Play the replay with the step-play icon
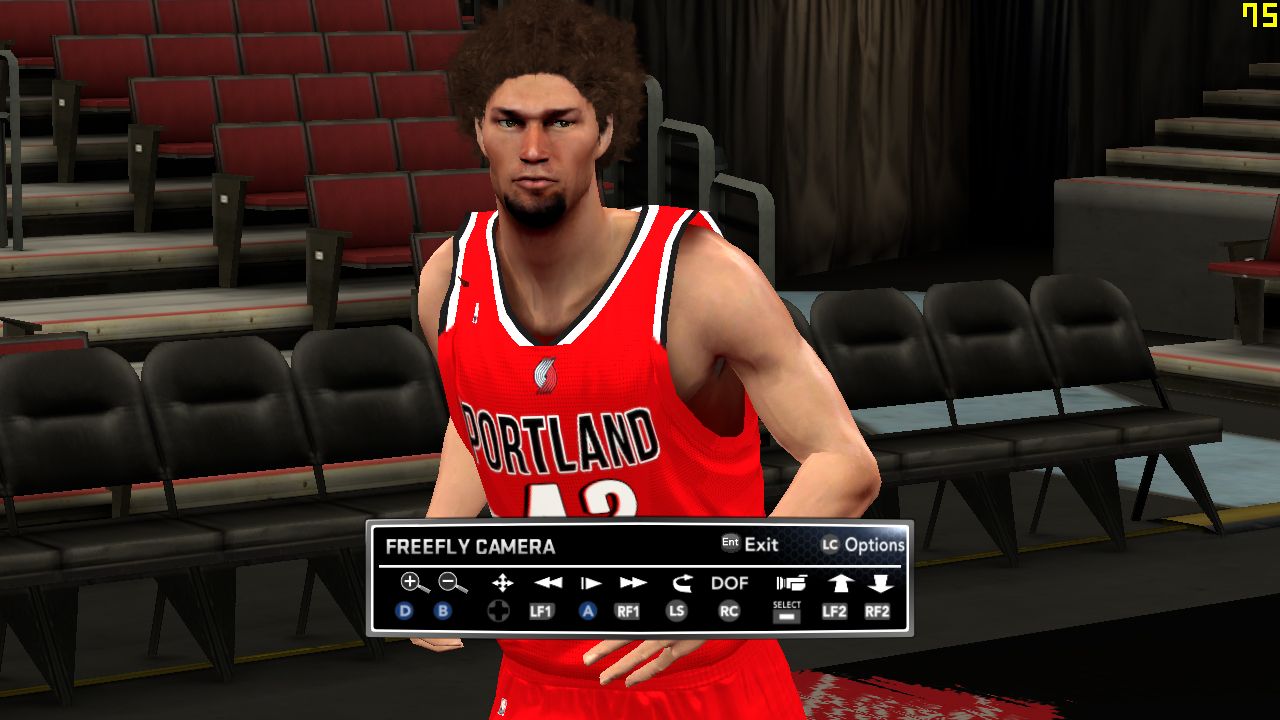 (591, 583)
